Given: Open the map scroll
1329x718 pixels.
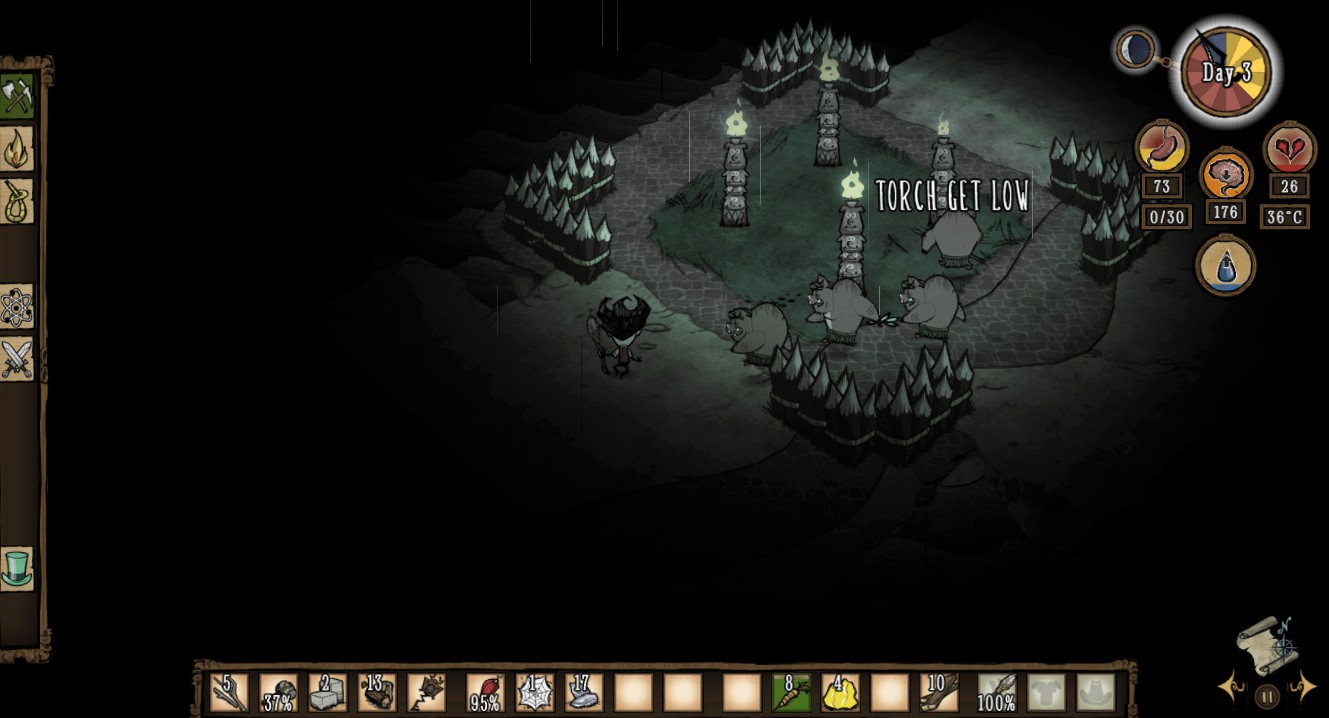Looking at the screenshot, I should [1266, 642].
